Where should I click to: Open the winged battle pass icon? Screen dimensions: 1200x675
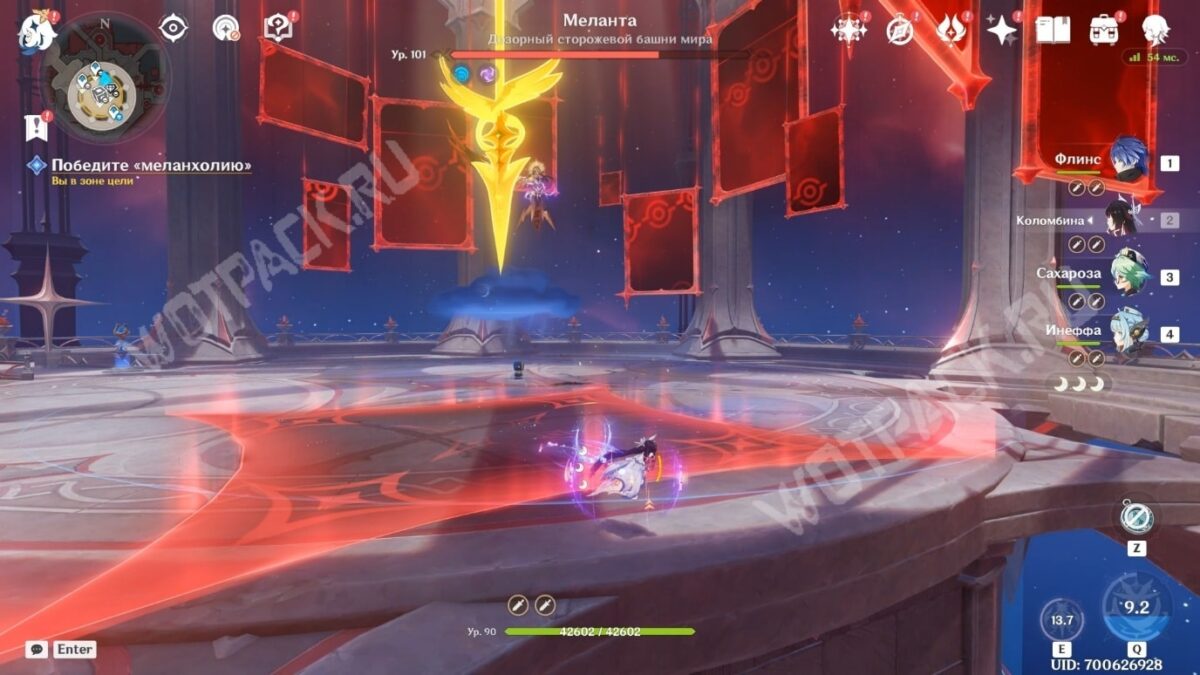coord(950,30)
